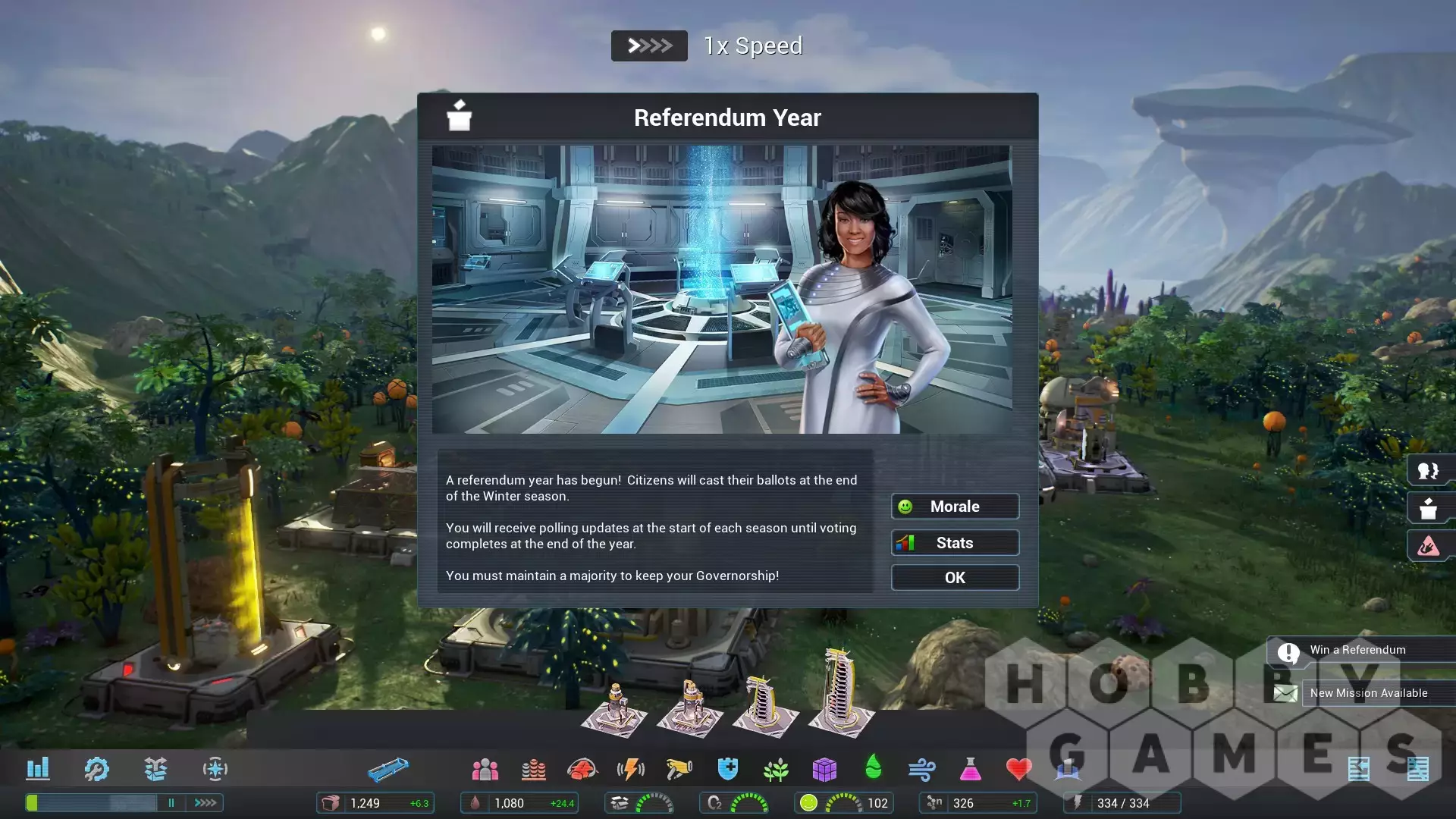Open the purple cube category
The width and height of the screenshot is (1456, 819).
pos(824,770)
